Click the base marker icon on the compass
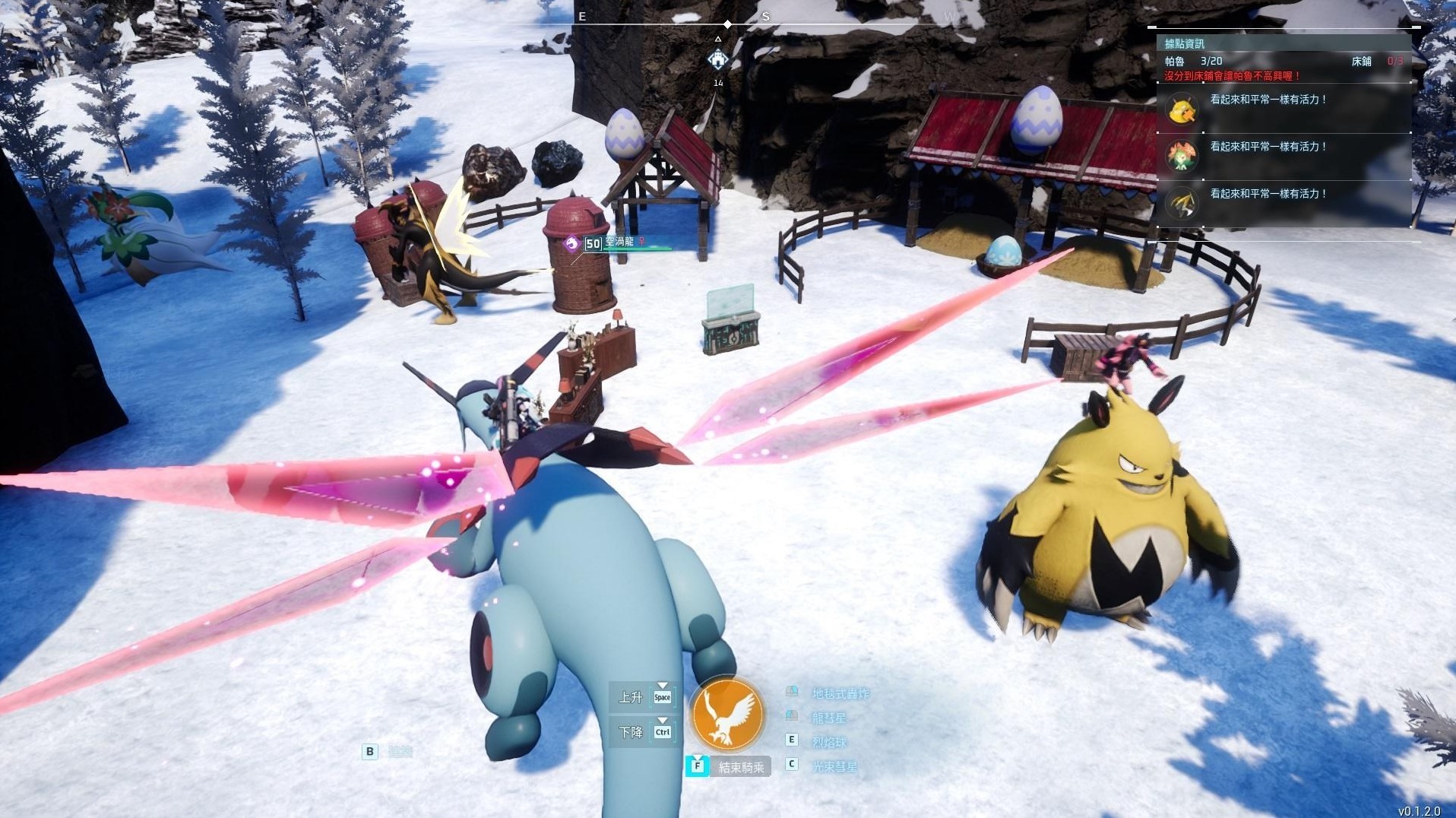 click(718, 59)
